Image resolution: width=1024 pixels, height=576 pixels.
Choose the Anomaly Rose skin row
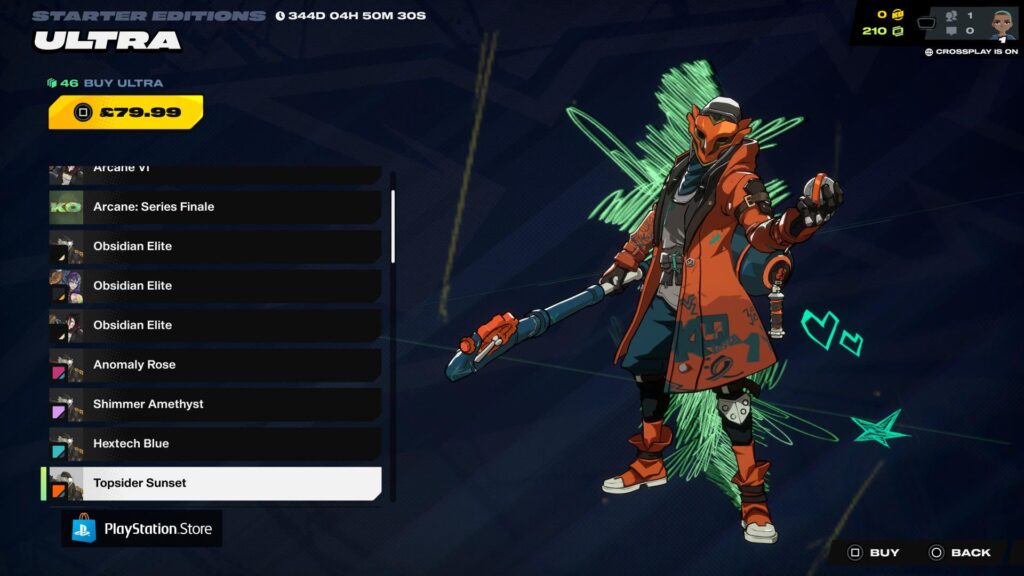tap(215, 365)
